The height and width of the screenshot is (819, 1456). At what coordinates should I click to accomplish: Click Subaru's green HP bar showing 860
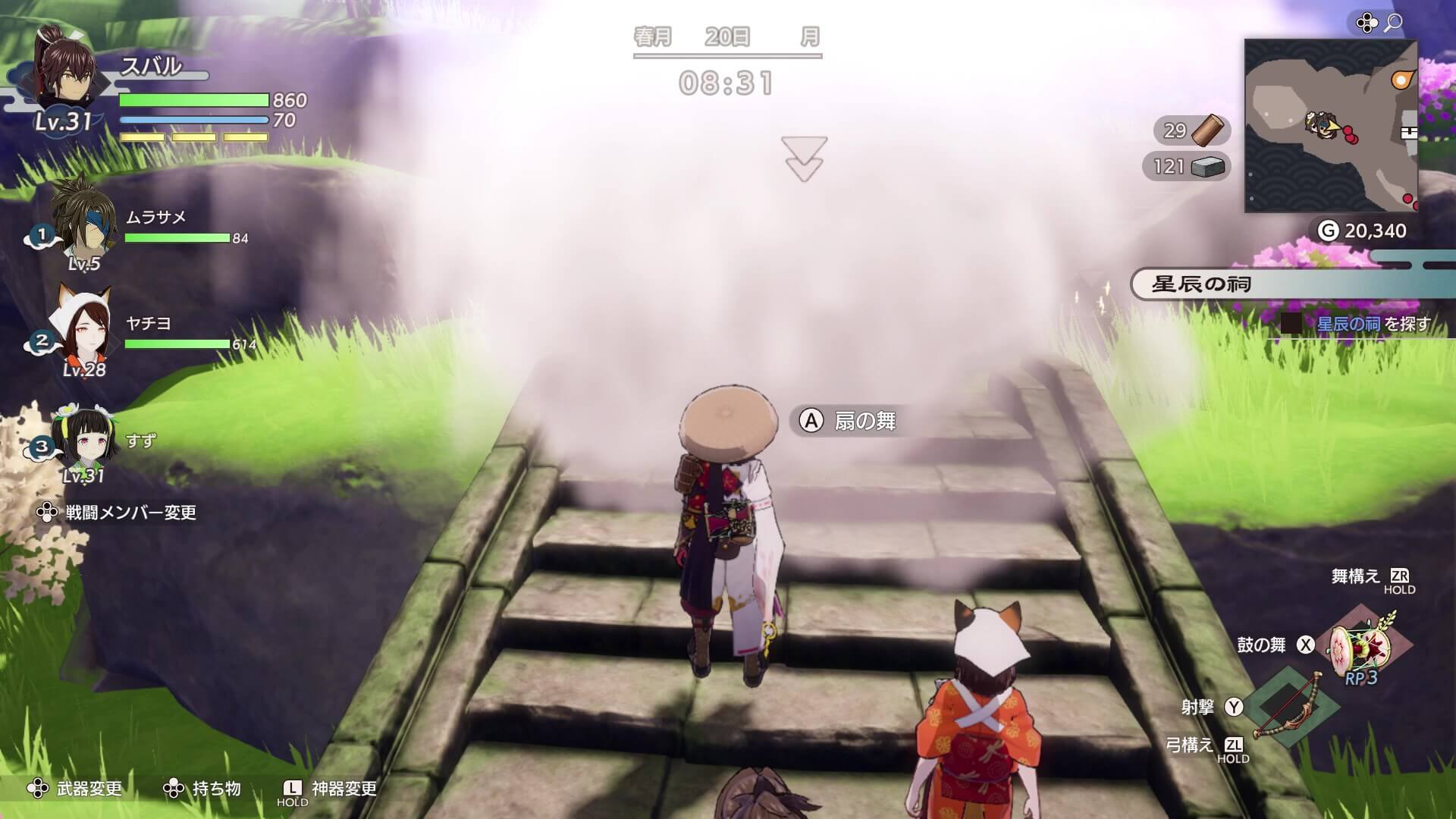[x=193, y=99]
